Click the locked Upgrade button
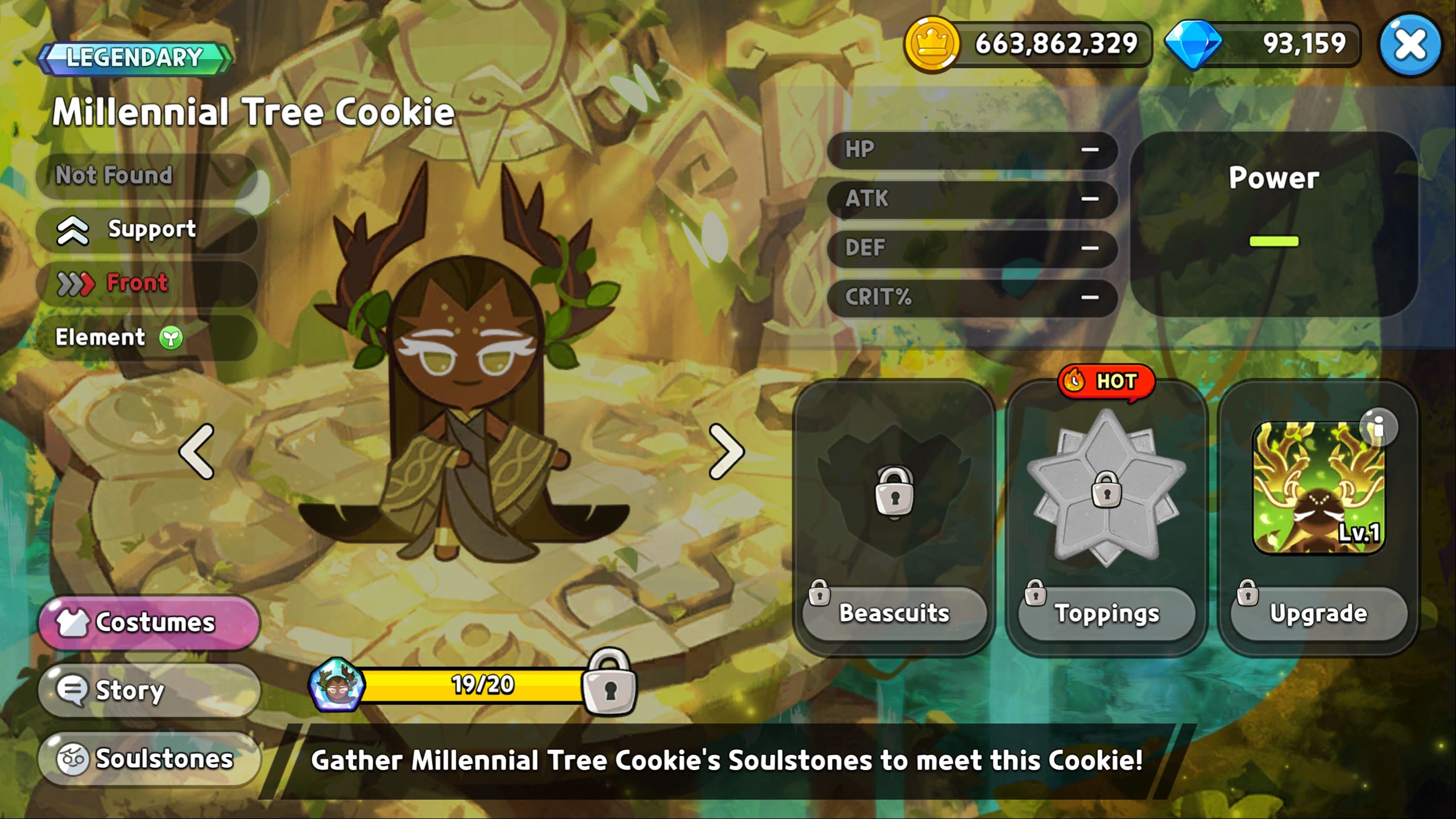Image resolution: width=1456 pixels, height=819 pixels. [1318, 613]
